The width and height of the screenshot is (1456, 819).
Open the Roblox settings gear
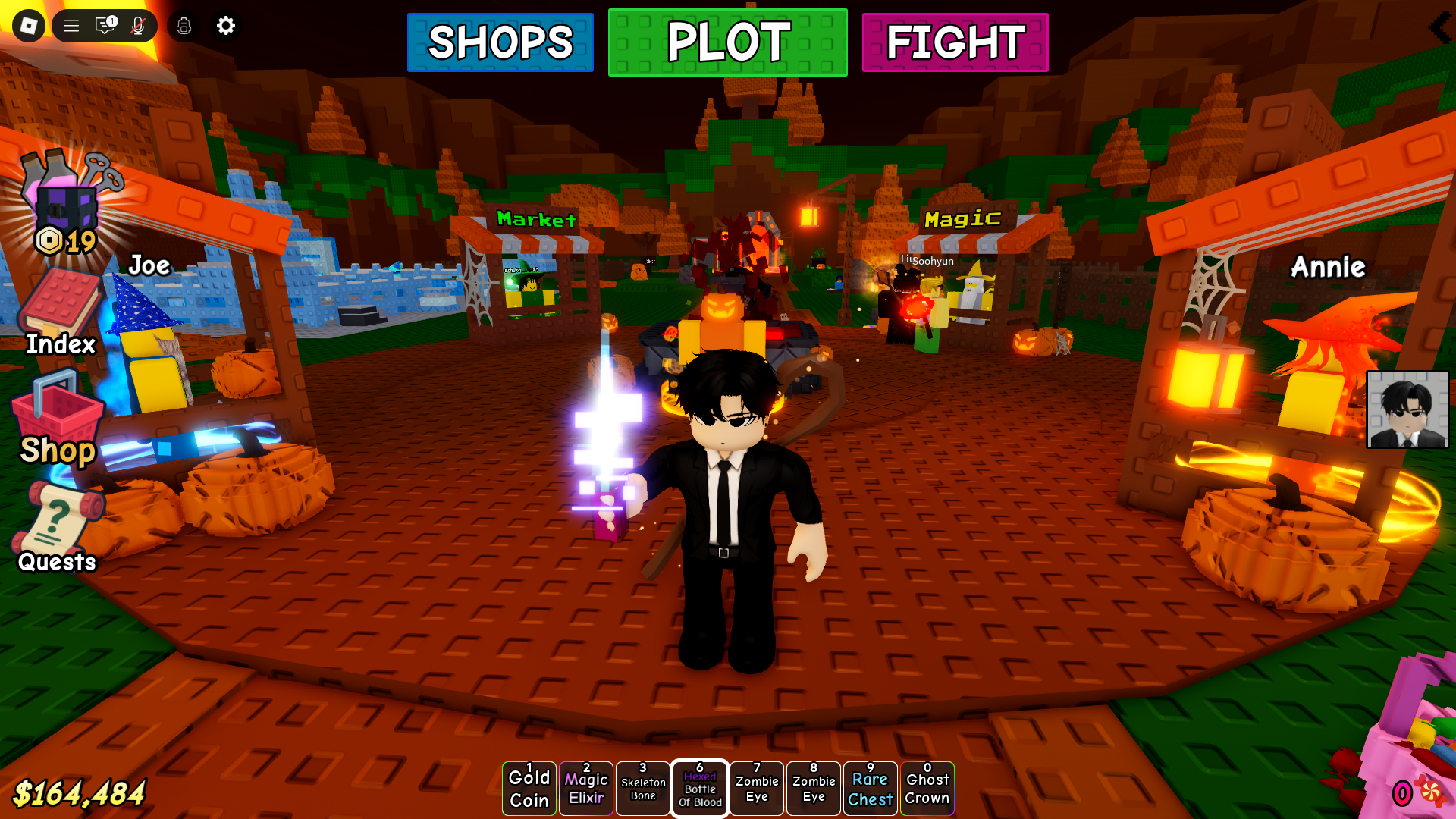click(x=225, y=25)
